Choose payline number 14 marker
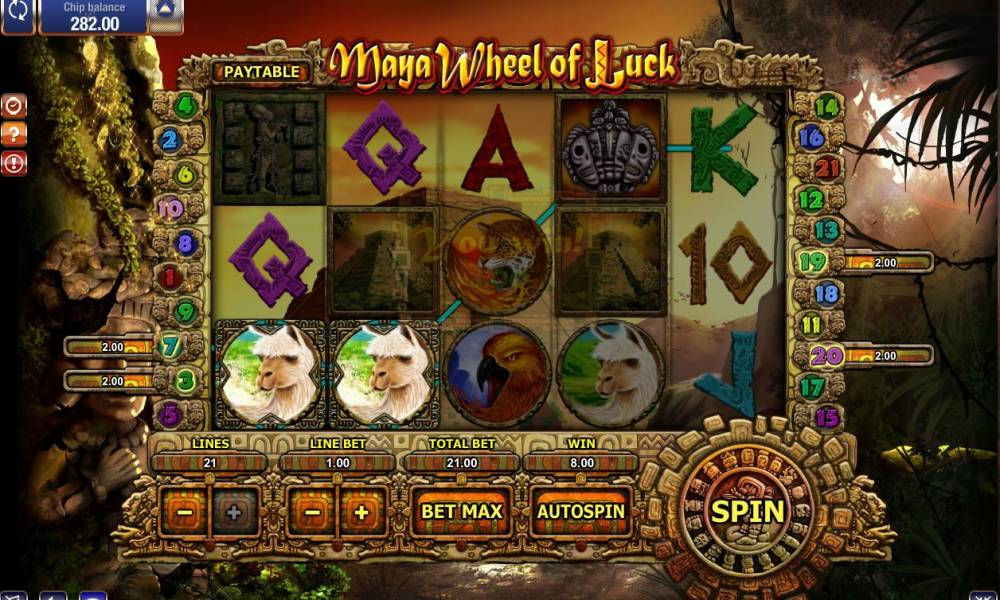 (x=827, y=106)
